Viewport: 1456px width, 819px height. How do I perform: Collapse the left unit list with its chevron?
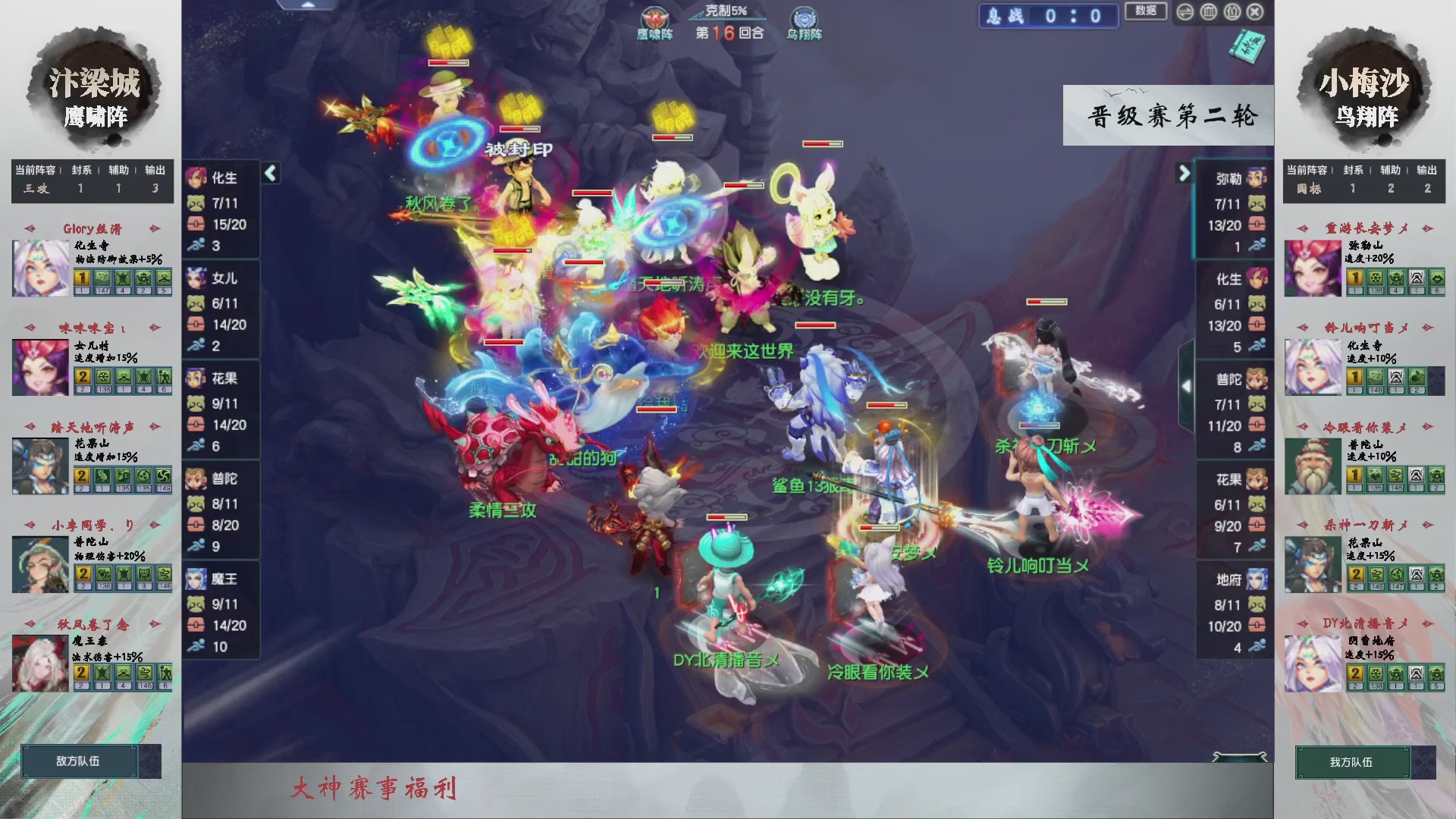pyautogui.click(x=270, y=173)
